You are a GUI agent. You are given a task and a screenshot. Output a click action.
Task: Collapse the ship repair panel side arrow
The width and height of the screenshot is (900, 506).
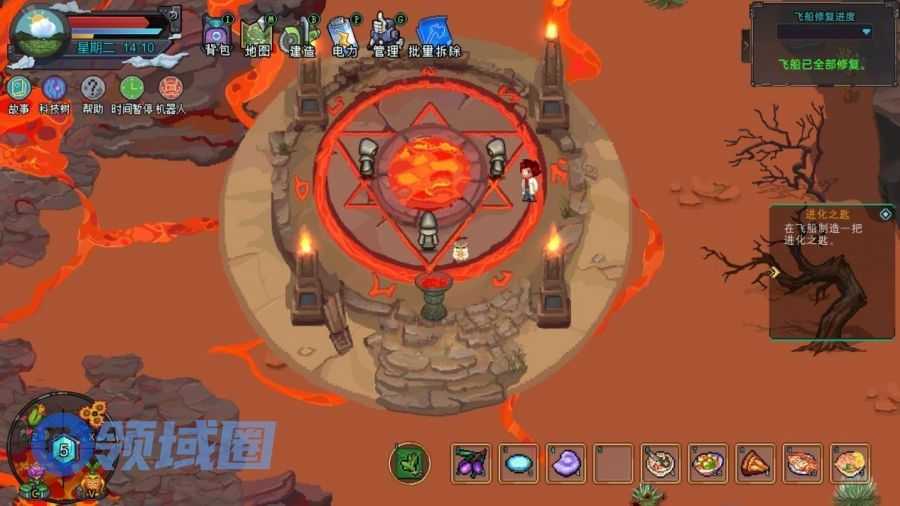pos(745,44)
